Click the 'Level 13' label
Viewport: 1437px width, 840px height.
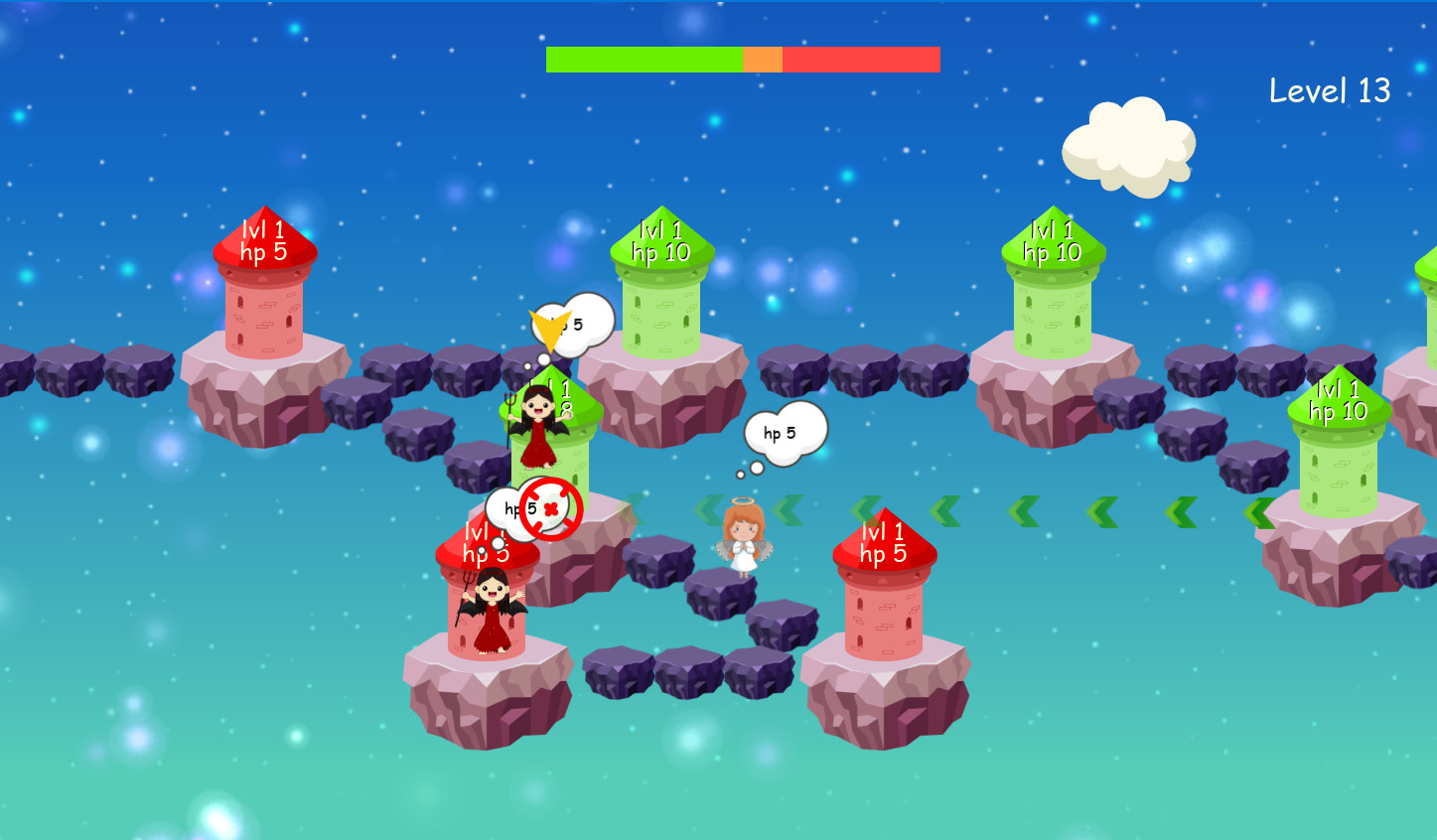[1331, 91]
